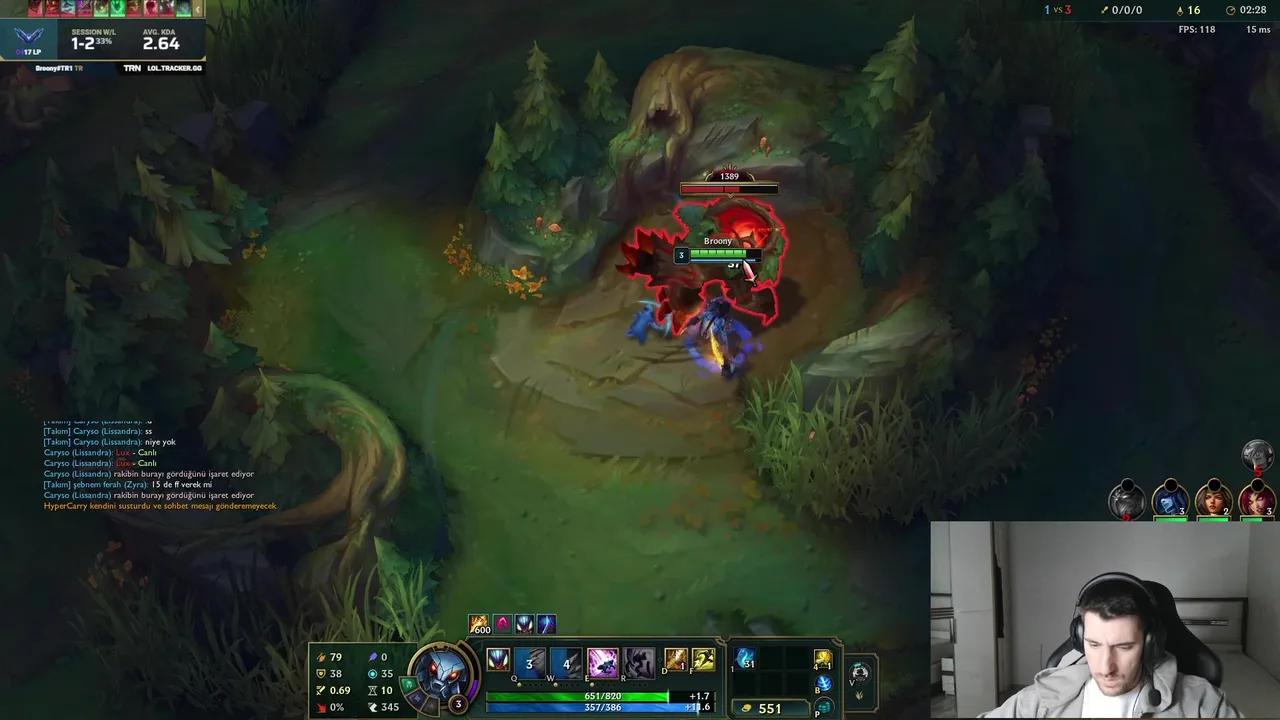The height and width of the screenshot is (720, 1280).
Task: Click the blue Recall B icon
Action: tap(822, 684)
